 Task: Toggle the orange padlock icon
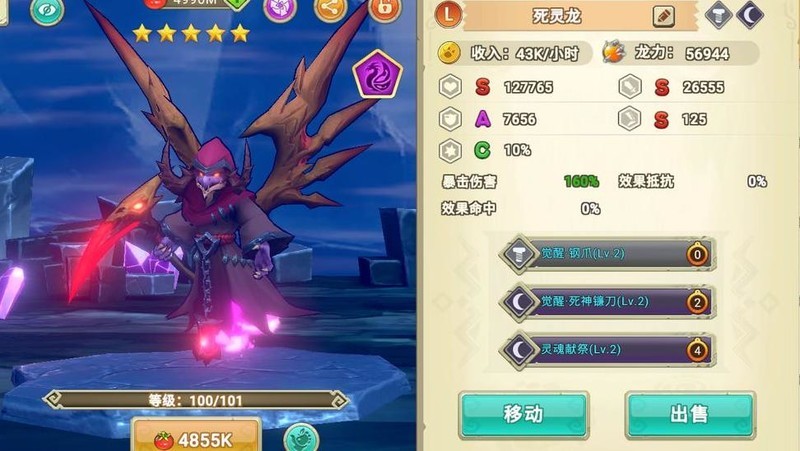[383, 9]
